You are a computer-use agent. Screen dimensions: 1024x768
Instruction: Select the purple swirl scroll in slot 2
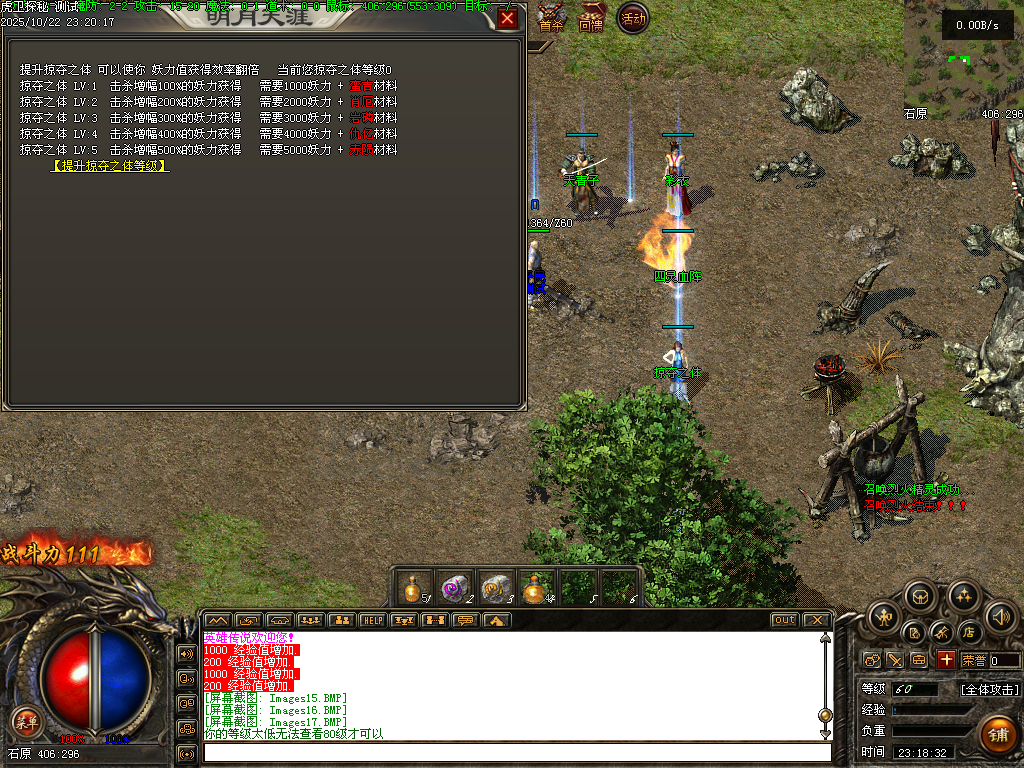(x=455, y=588)
